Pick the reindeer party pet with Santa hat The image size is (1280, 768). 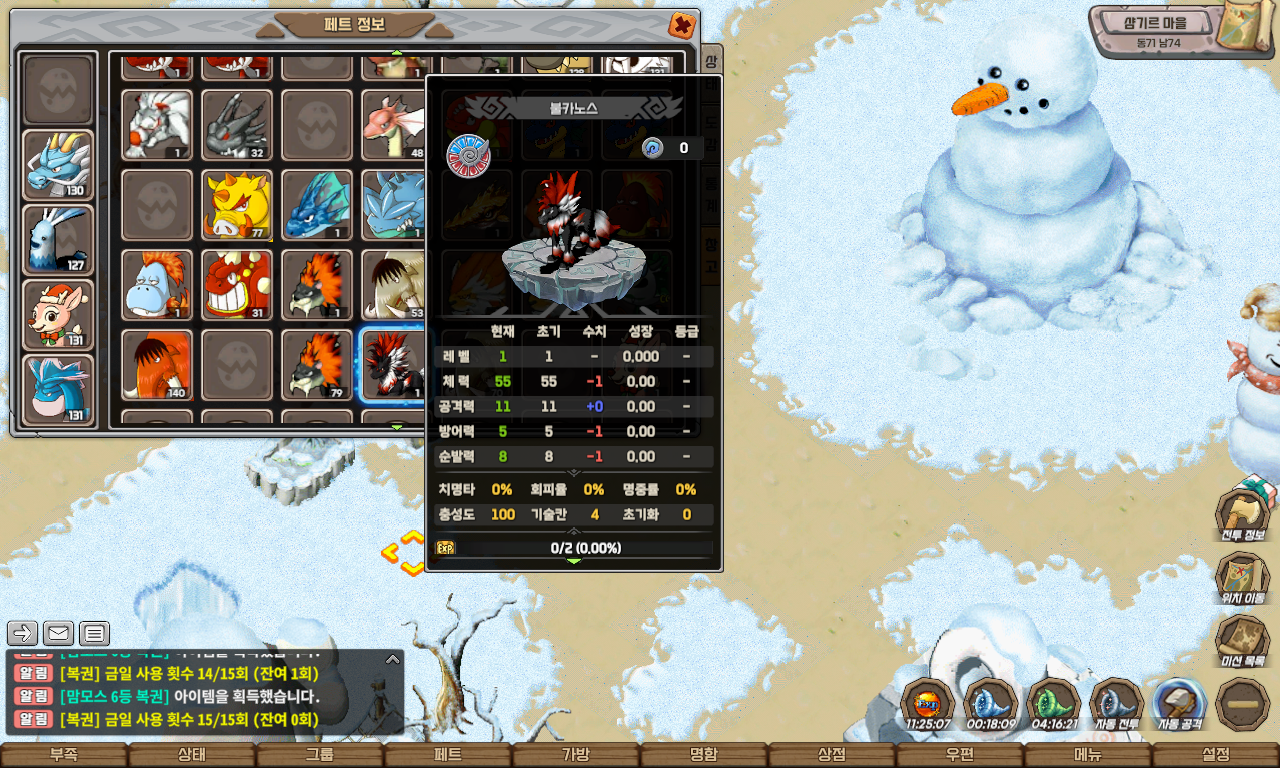click(x=58, y=315)
